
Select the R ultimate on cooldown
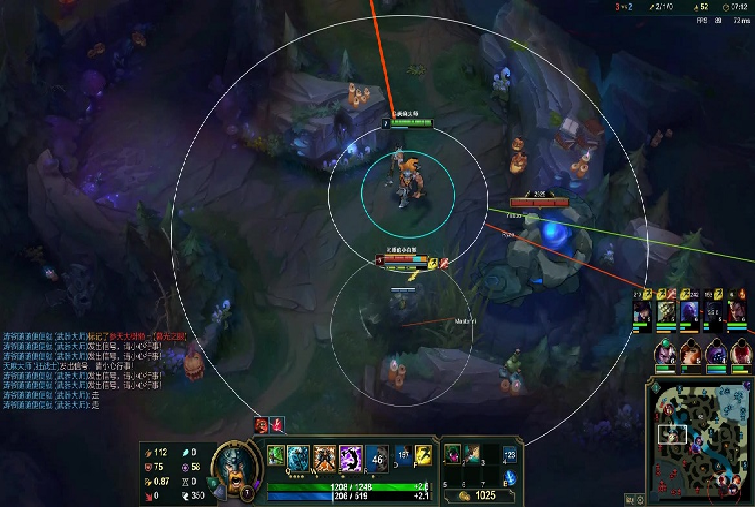pos(376,458)
